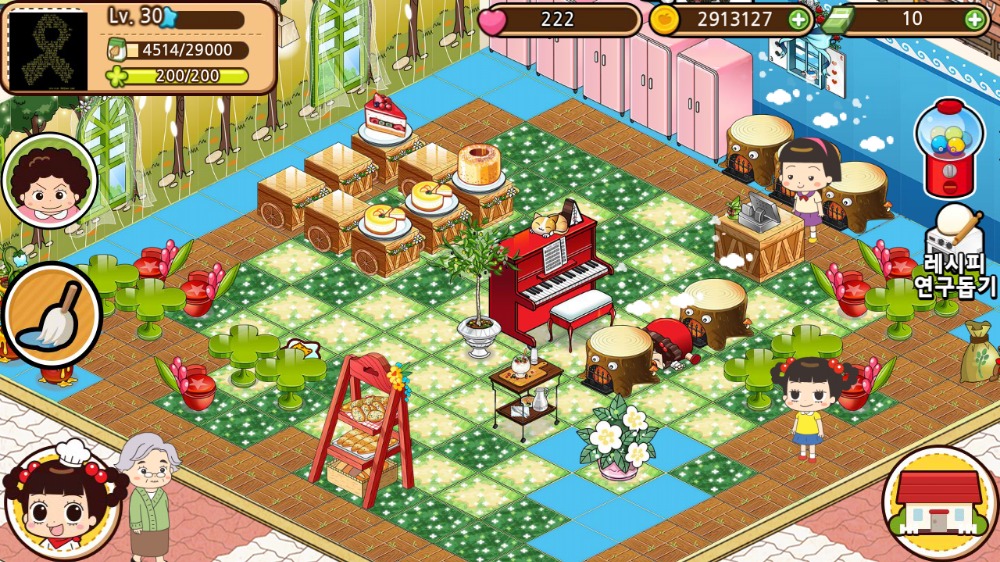
Task: Open the 레시피 연구돕기 recipe helper
Action: 955,256
